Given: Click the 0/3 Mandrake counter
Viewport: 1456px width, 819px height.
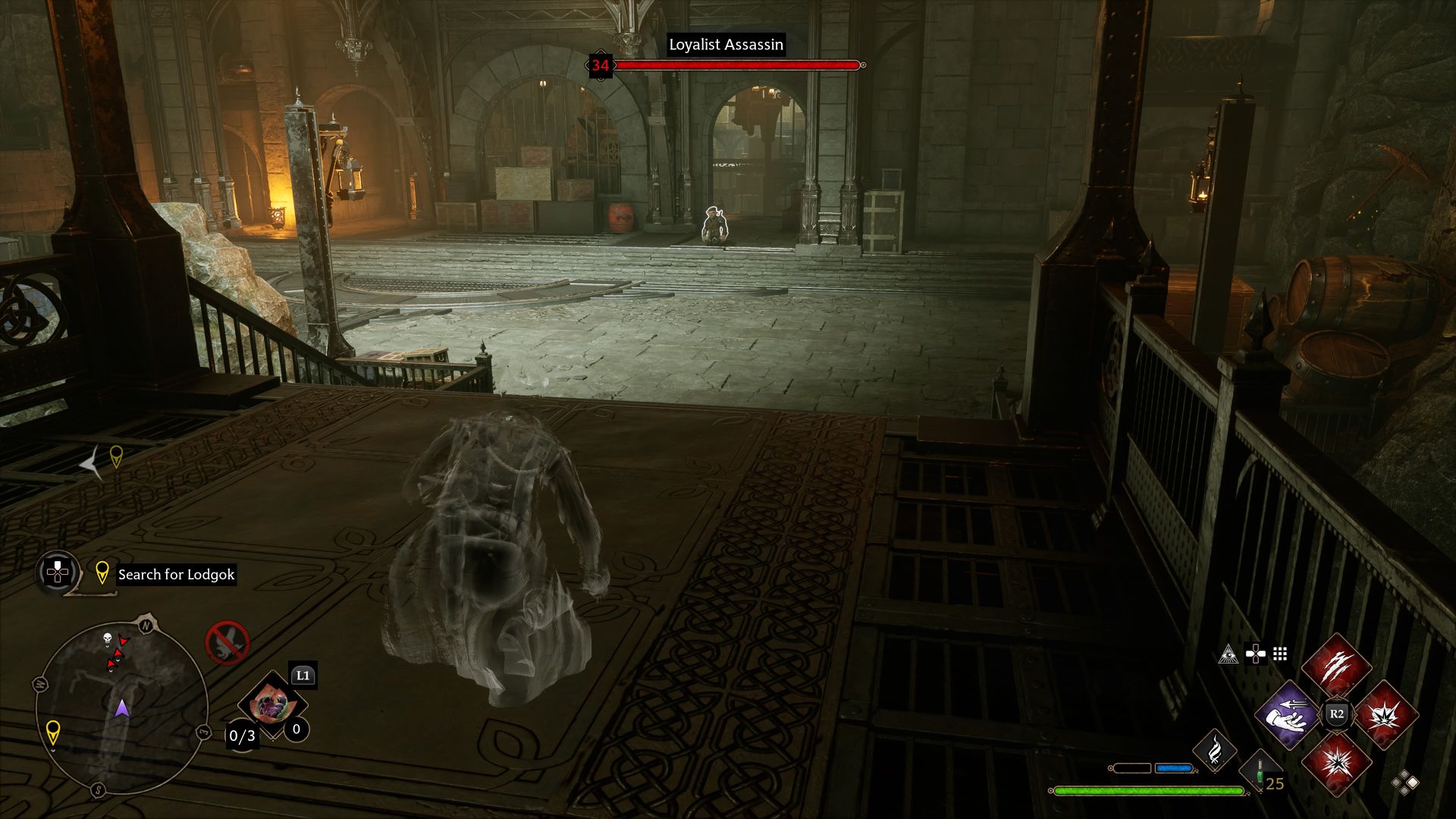Looking at the screenshot, I should click(x=241, y=736).
